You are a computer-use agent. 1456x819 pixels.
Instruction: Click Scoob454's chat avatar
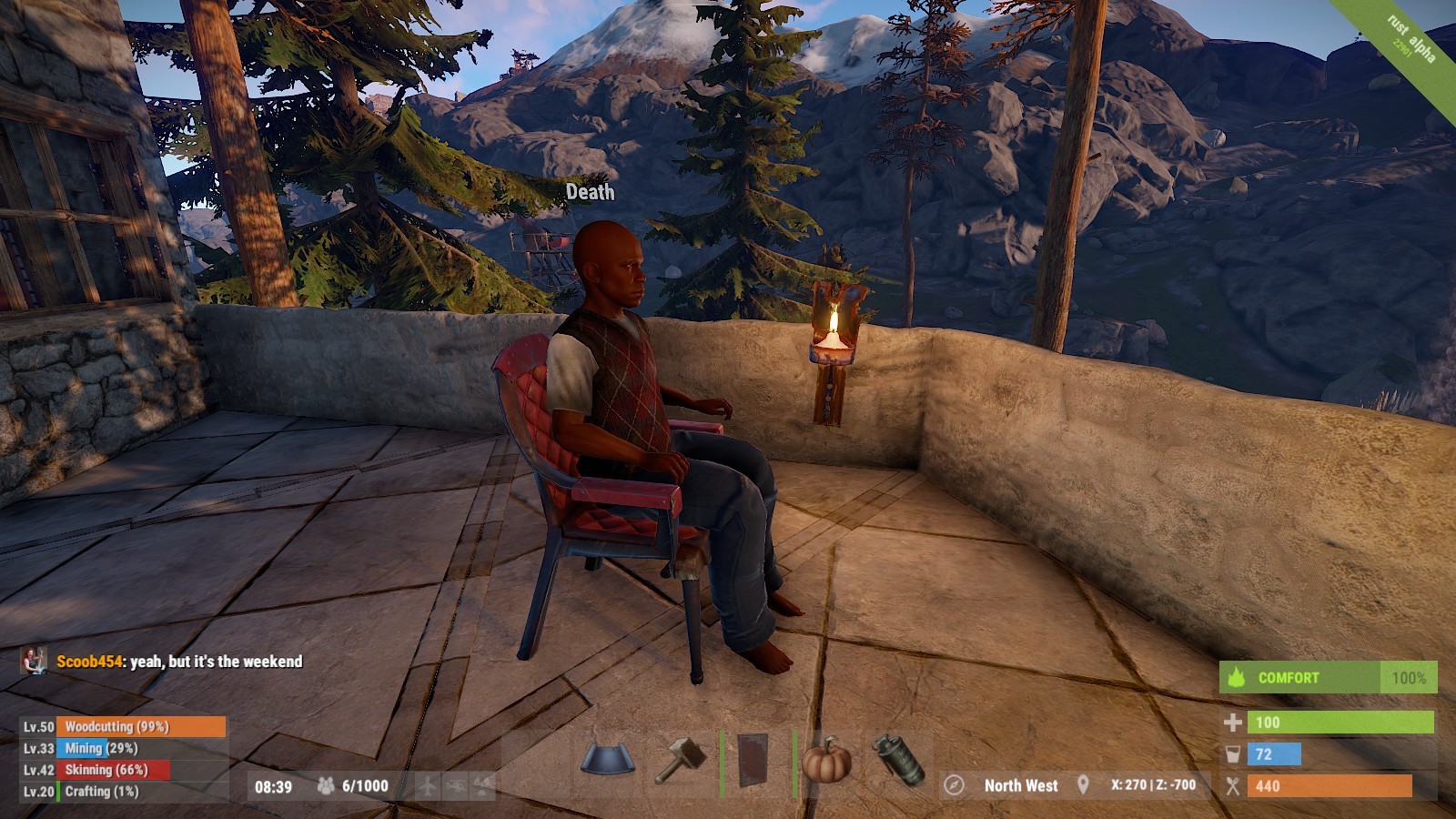pyautogui.click(x=35, y=662)
